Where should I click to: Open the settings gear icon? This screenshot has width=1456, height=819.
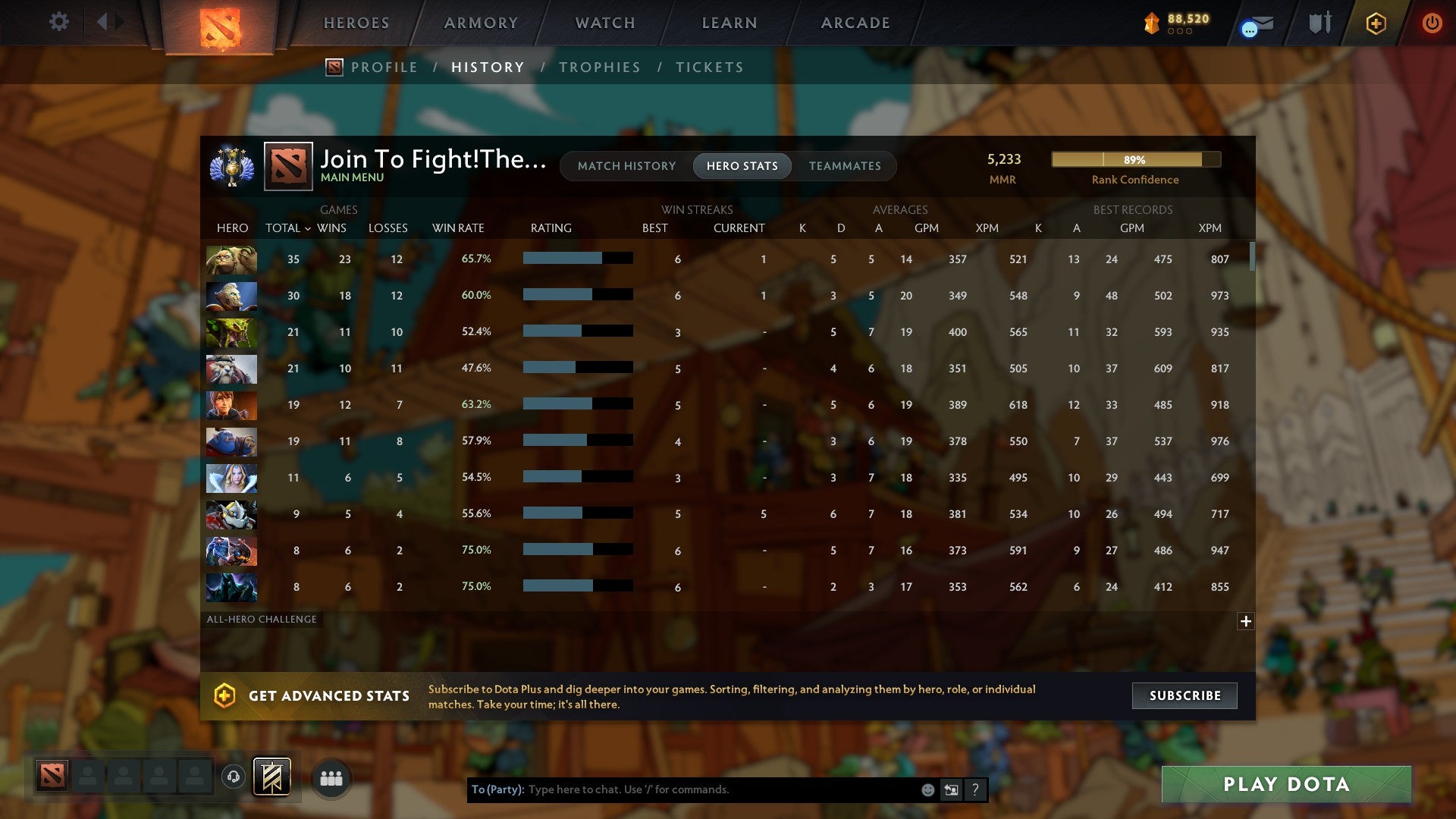[58, 22]
